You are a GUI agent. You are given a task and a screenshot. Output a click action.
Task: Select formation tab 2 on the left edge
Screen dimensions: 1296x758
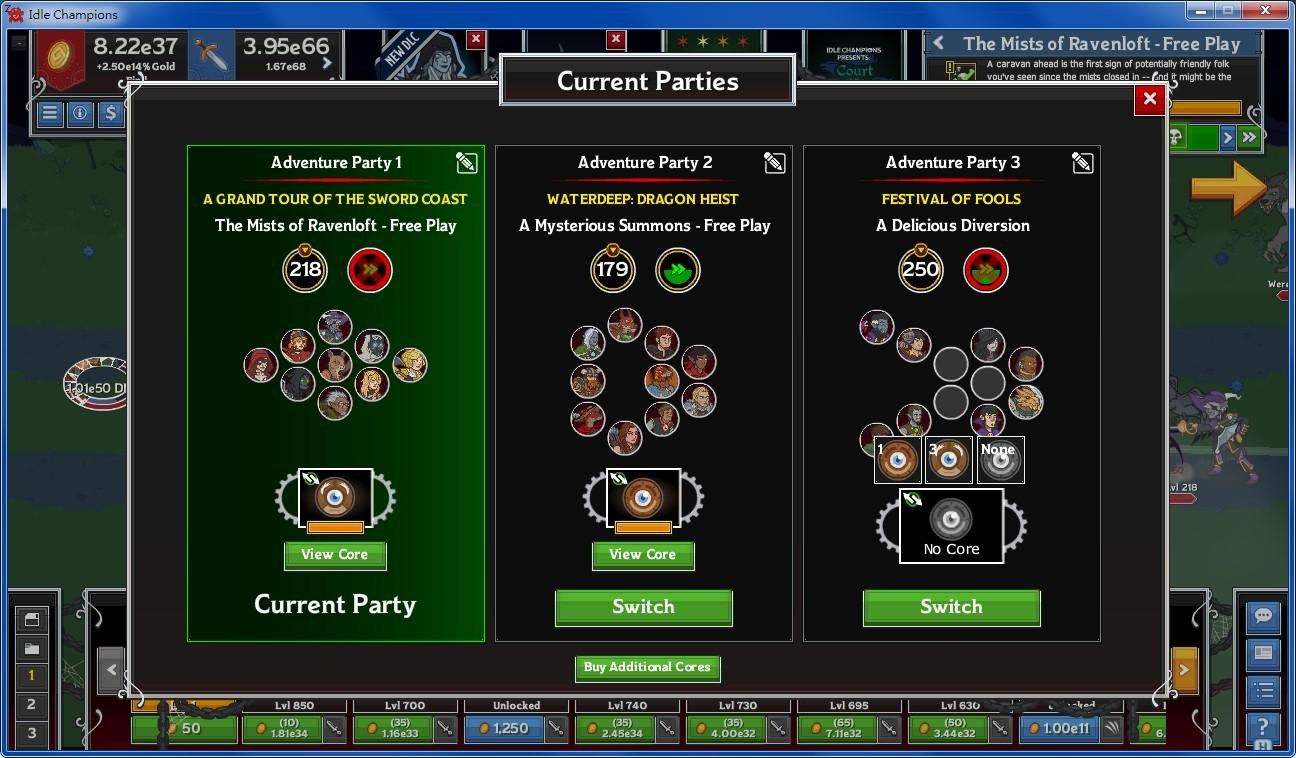[32, 705]
